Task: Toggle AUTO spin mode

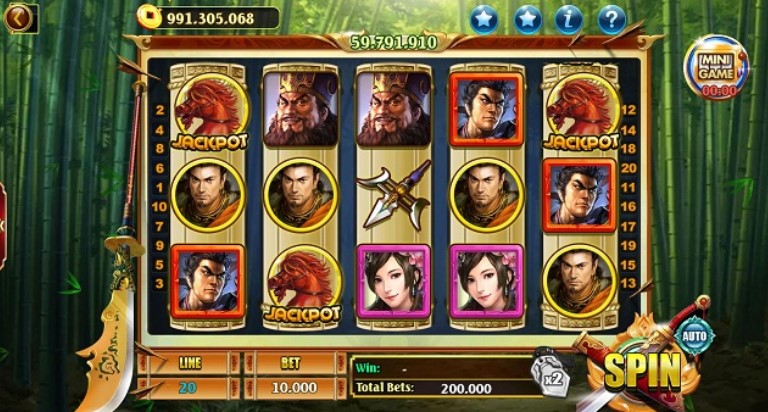Action: pos(694,337)
